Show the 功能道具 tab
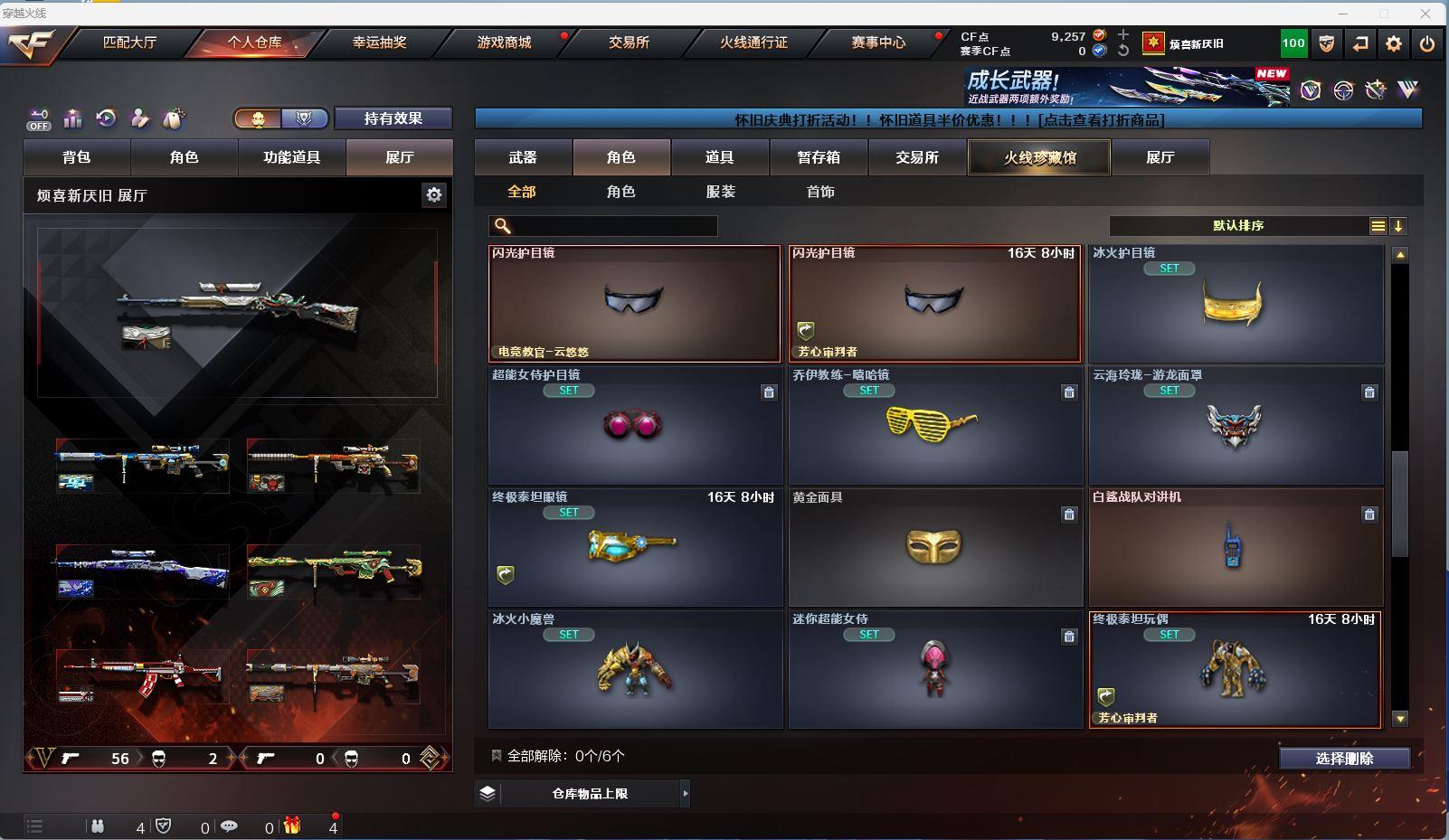 click(291, 157)
